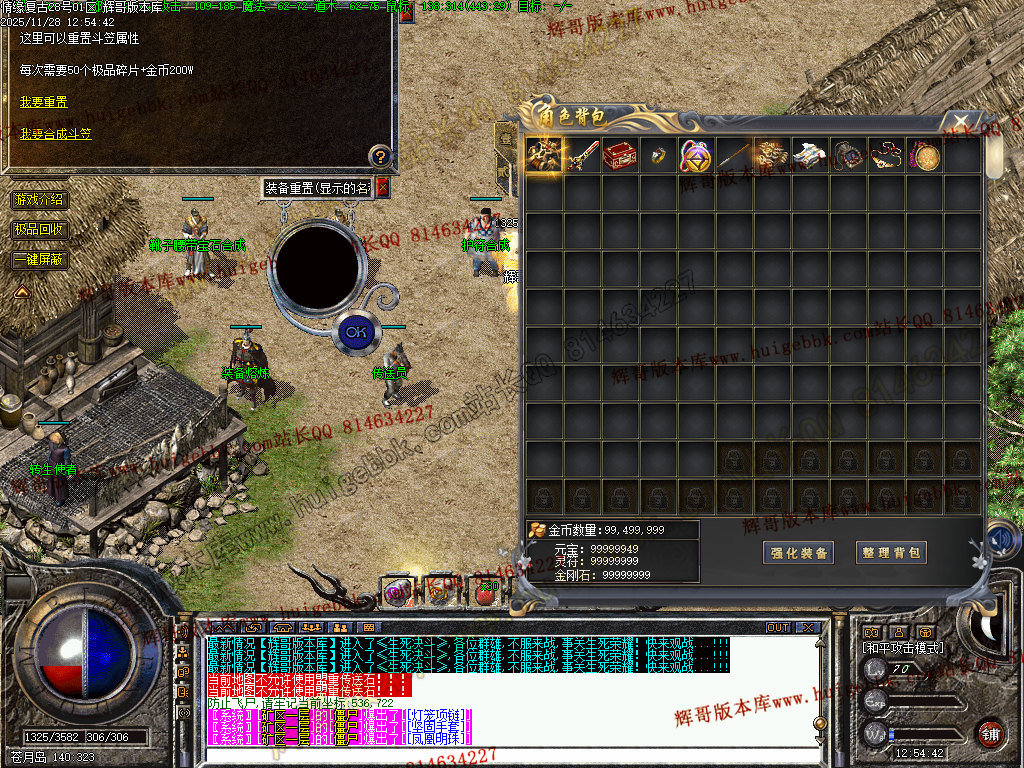
Task: Collapse the side buttons with the arrow
Action: pyautogui.click(x=21, y=291)
